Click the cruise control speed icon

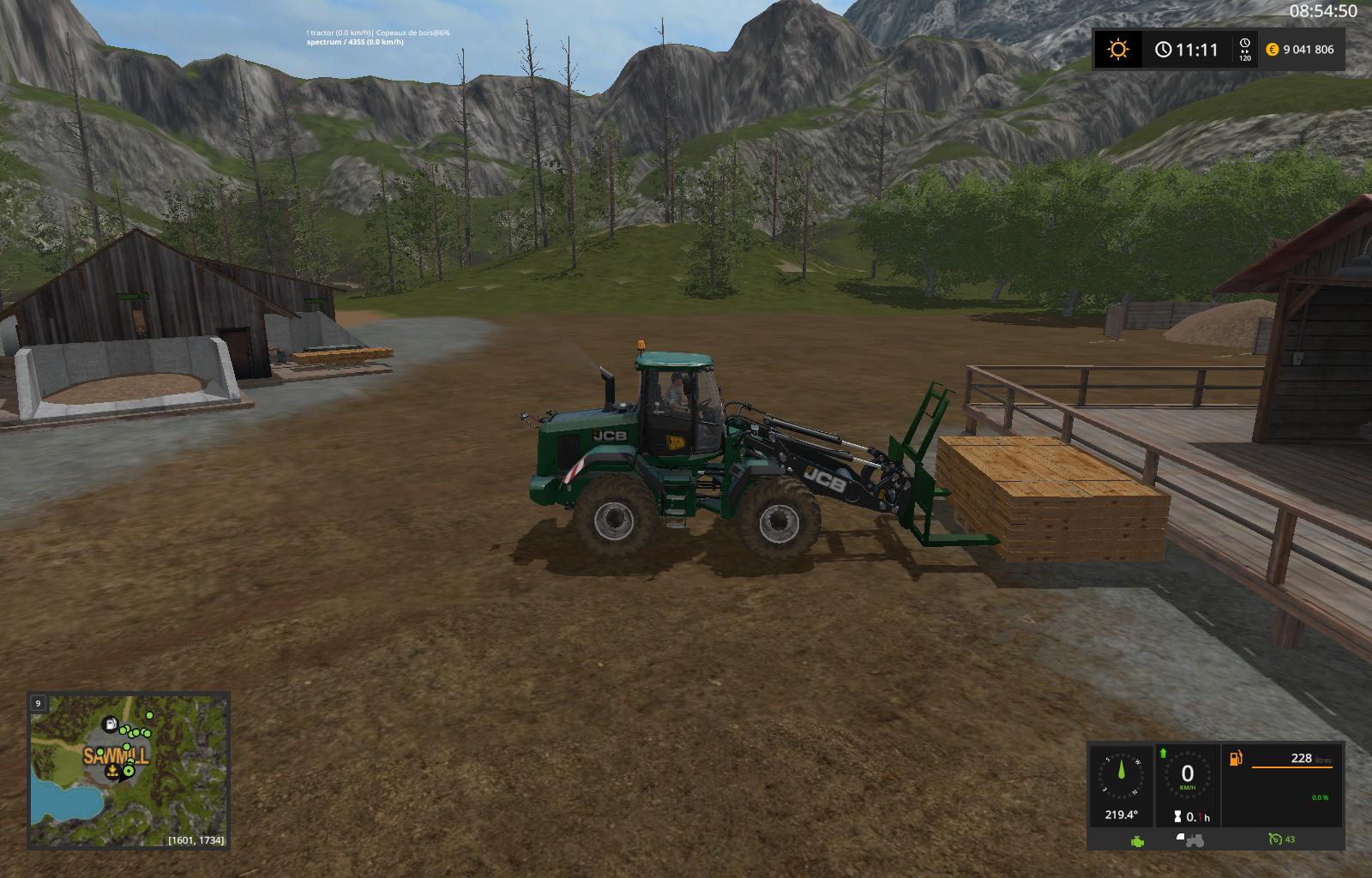click(x=1278, y=839)
